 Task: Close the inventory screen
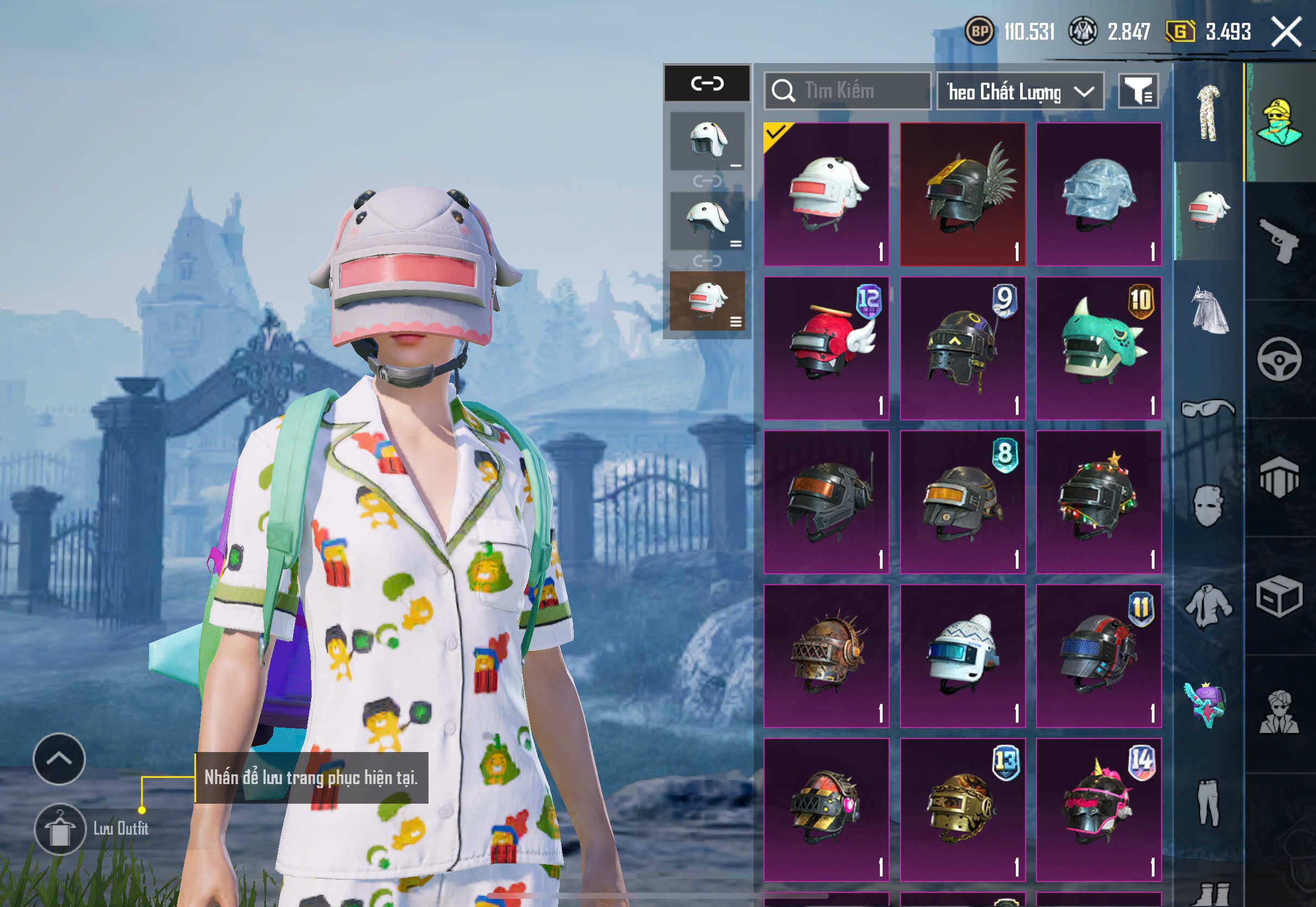click(1287, 31)
